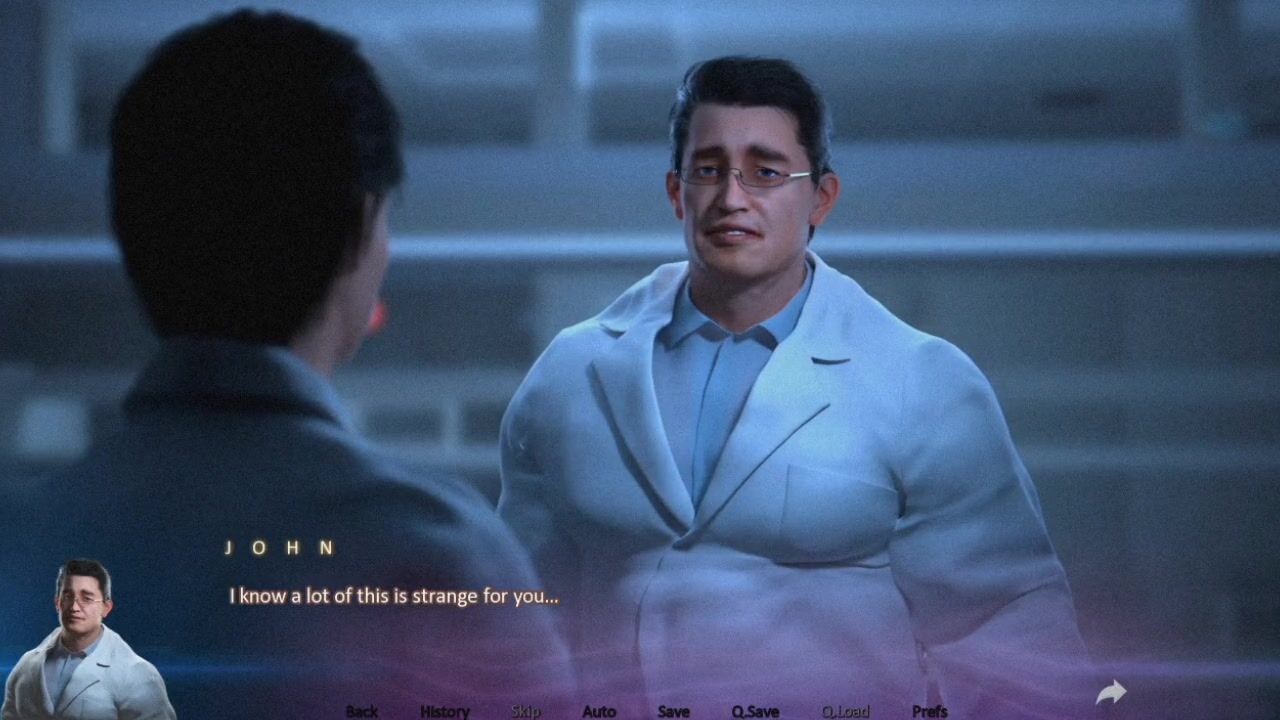The image size is (1280, 720).
Task: Quick load with Q.Load
Action: pyautogui.click(x=846, y=711)
